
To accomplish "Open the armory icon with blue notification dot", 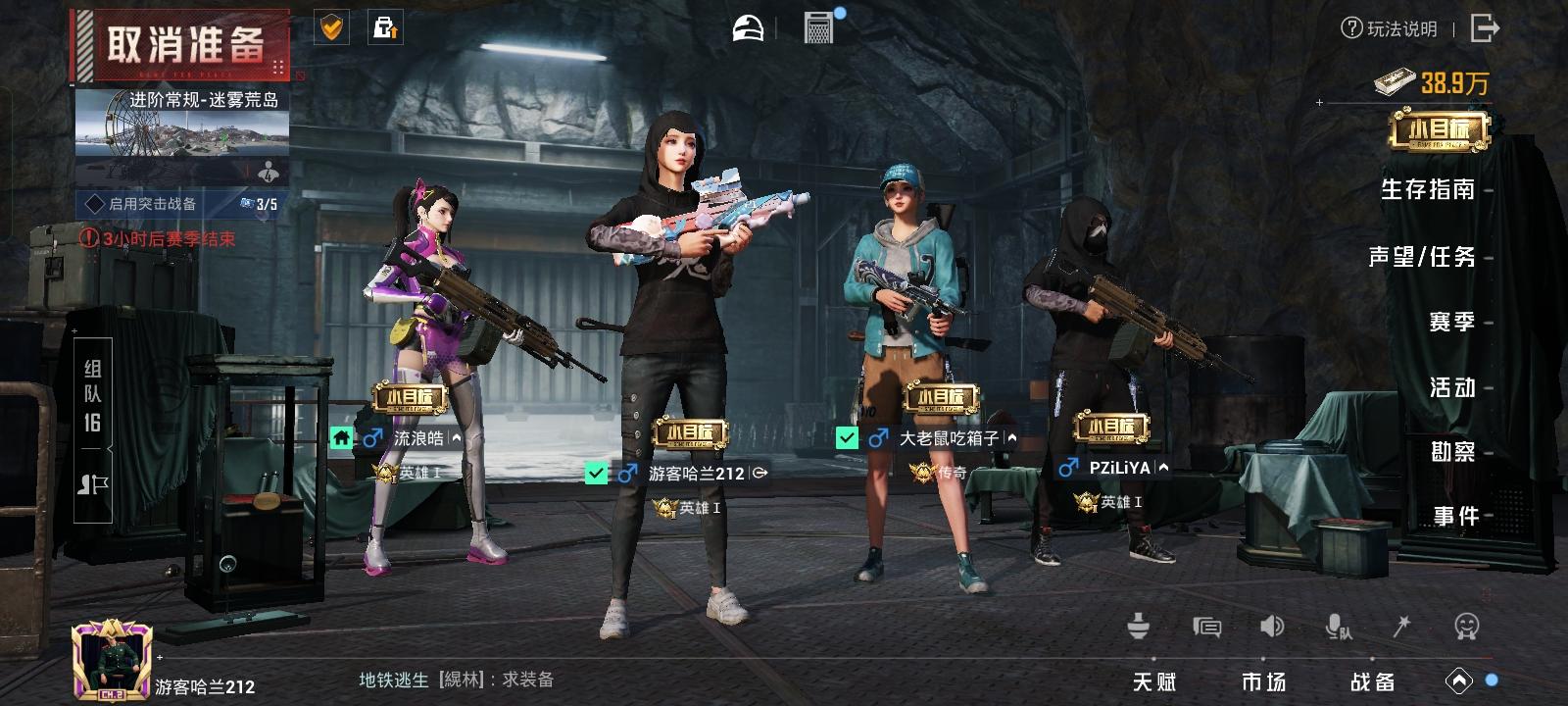I will pos(819,27).
